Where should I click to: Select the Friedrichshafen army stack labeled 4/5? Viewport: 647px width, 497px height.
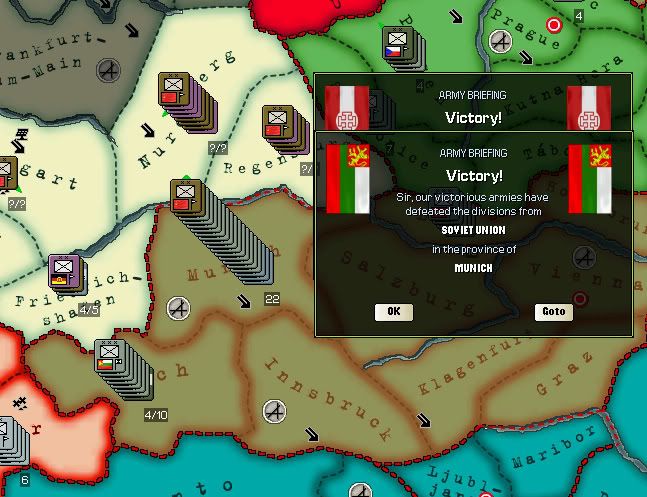pos(65,272)
